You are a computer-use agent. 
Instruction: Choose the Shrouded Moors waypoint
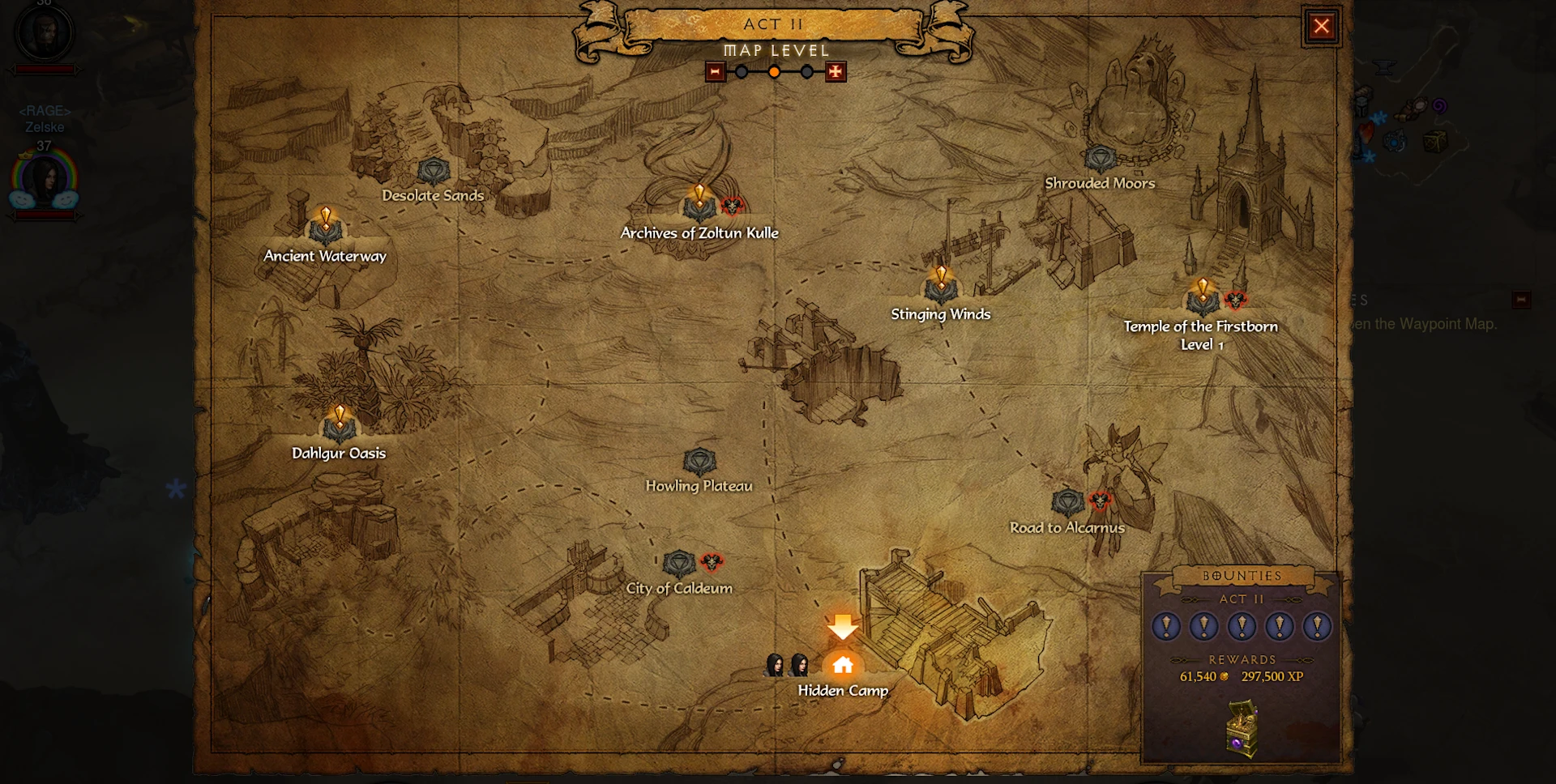(1100, 160)
